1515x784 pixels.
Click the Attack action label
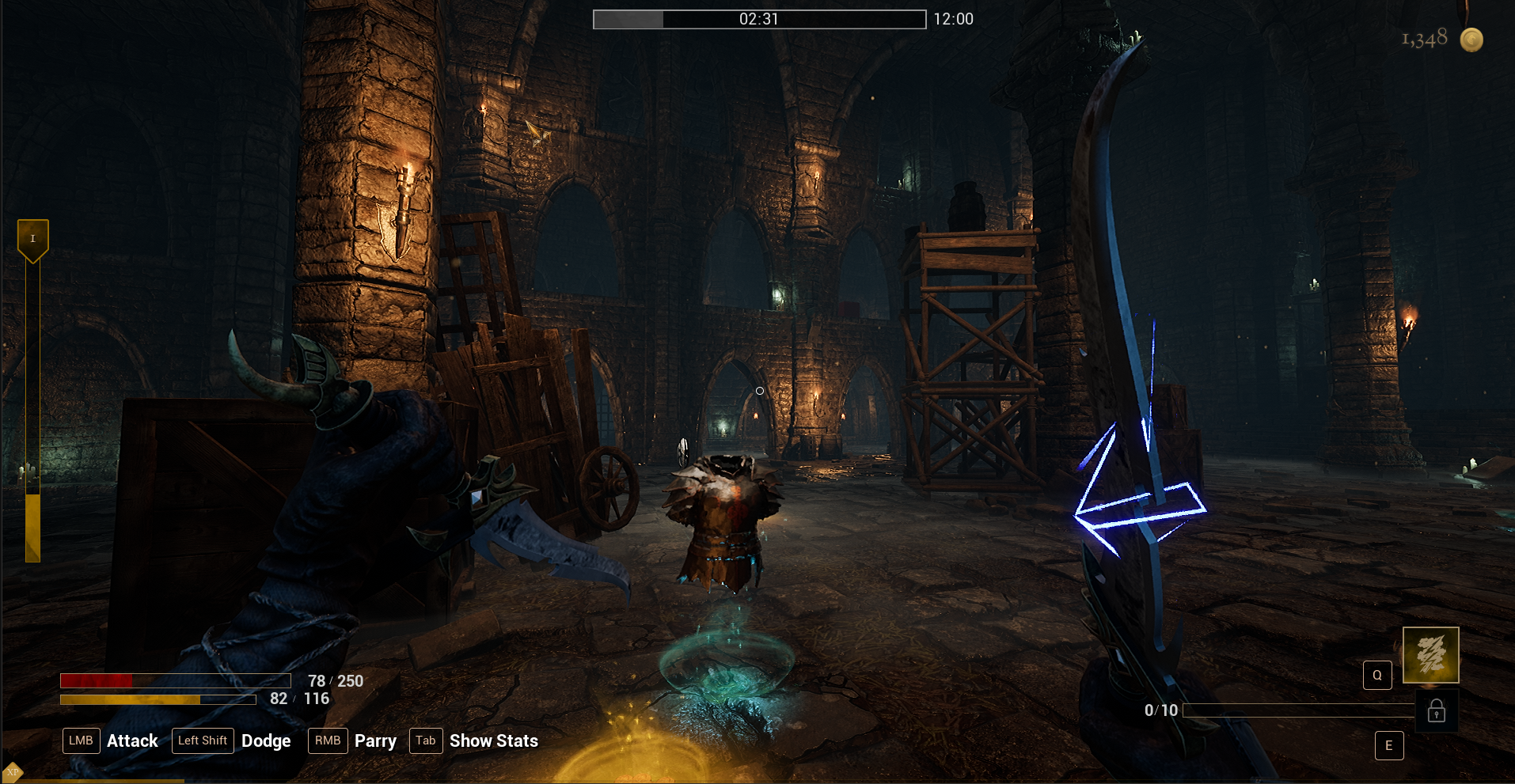coord(132,740)
